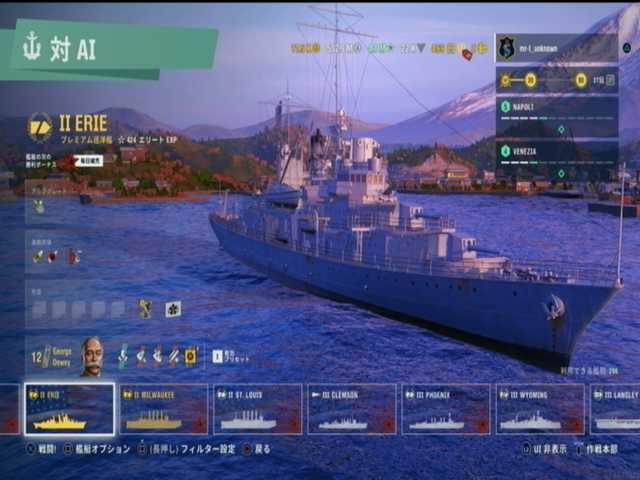The image size is (640, 480).
Task: Open the Napoli ship progress panel
Action: pyautogui.click(x=556, y=115)
